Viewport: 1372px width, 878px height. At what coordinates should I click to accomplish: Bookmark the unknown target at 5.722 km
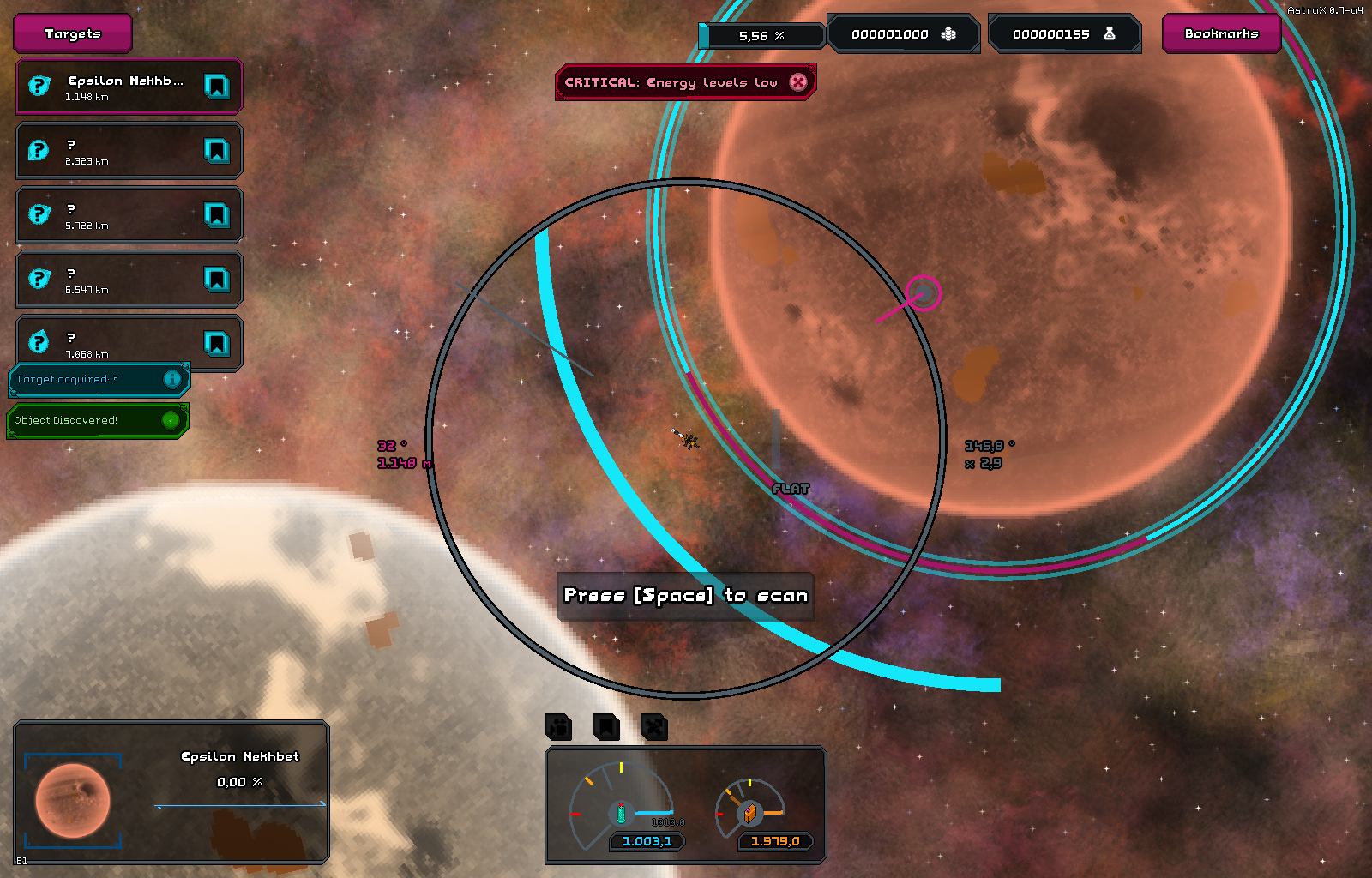click(x=216, y=215)
